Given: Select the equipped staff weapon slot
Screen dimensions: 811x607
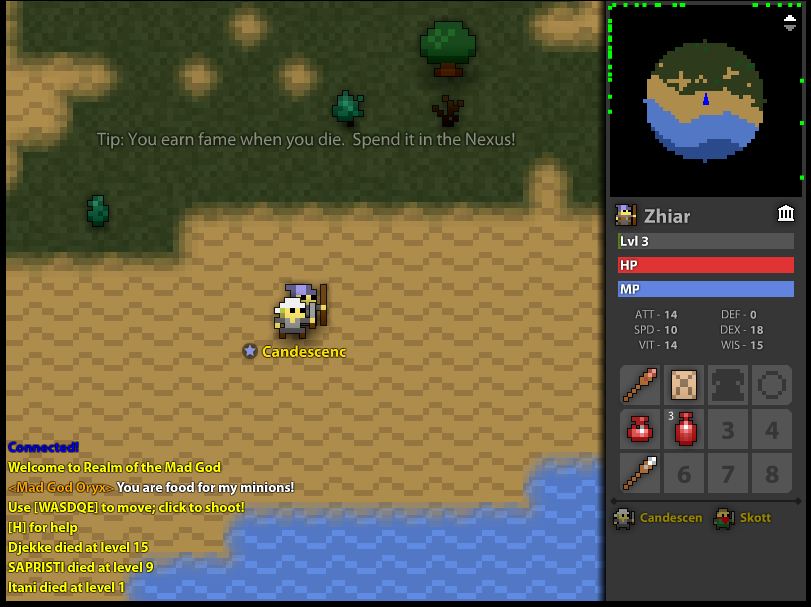Looking at the screenshot, I should pyautogui.click(x=640, y=385).
